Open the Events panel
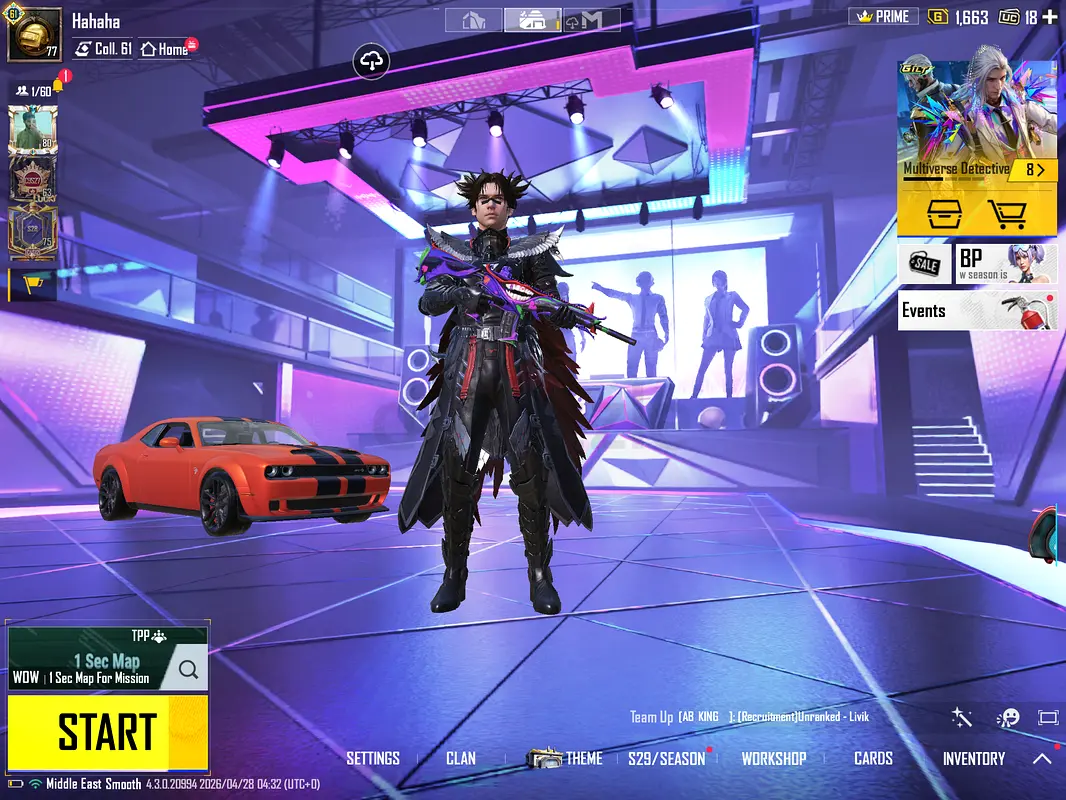Viewport: 1066px width, 800px height. (x=977, y=310)
